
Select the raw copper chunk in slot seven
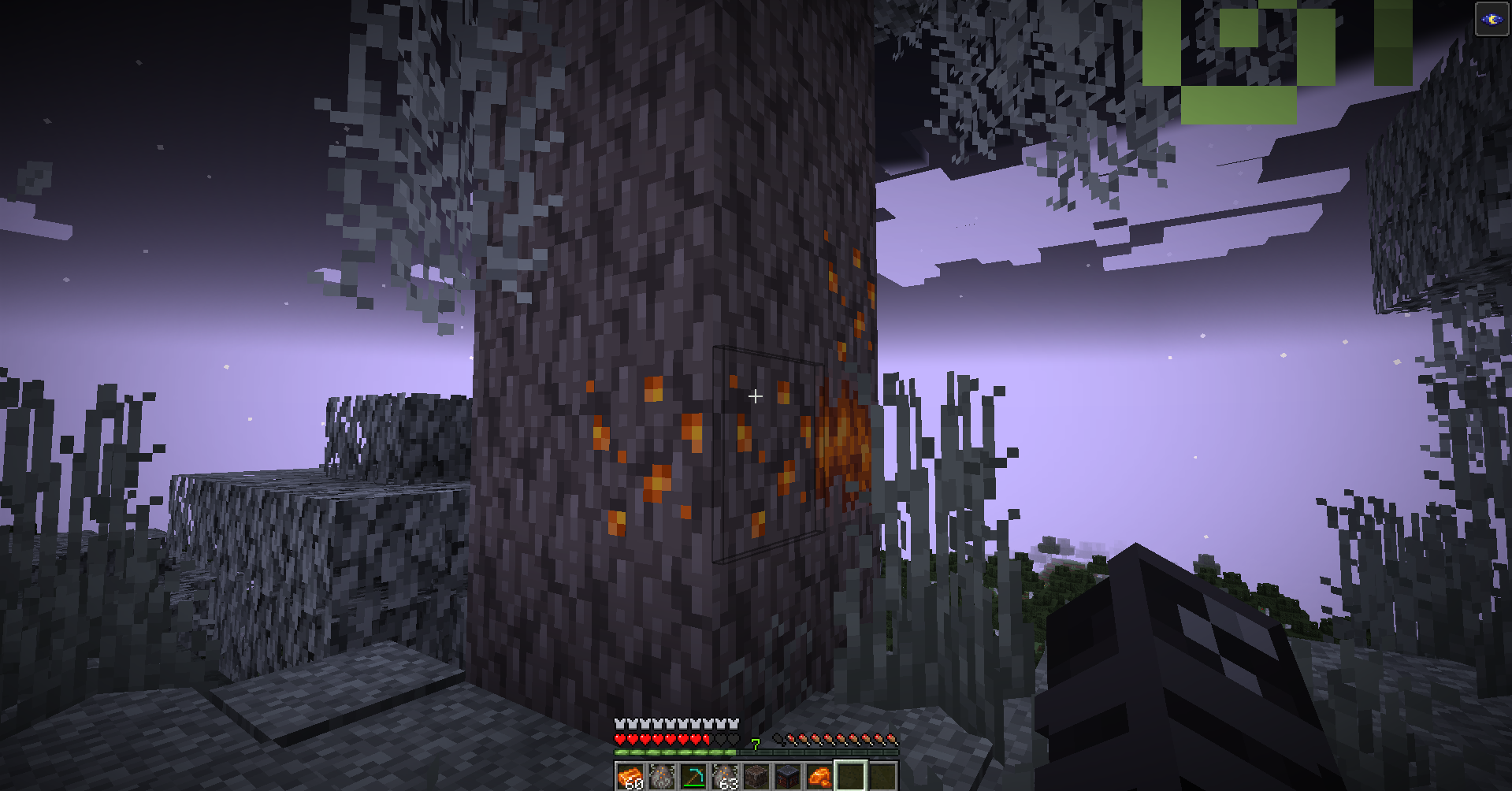819,776
